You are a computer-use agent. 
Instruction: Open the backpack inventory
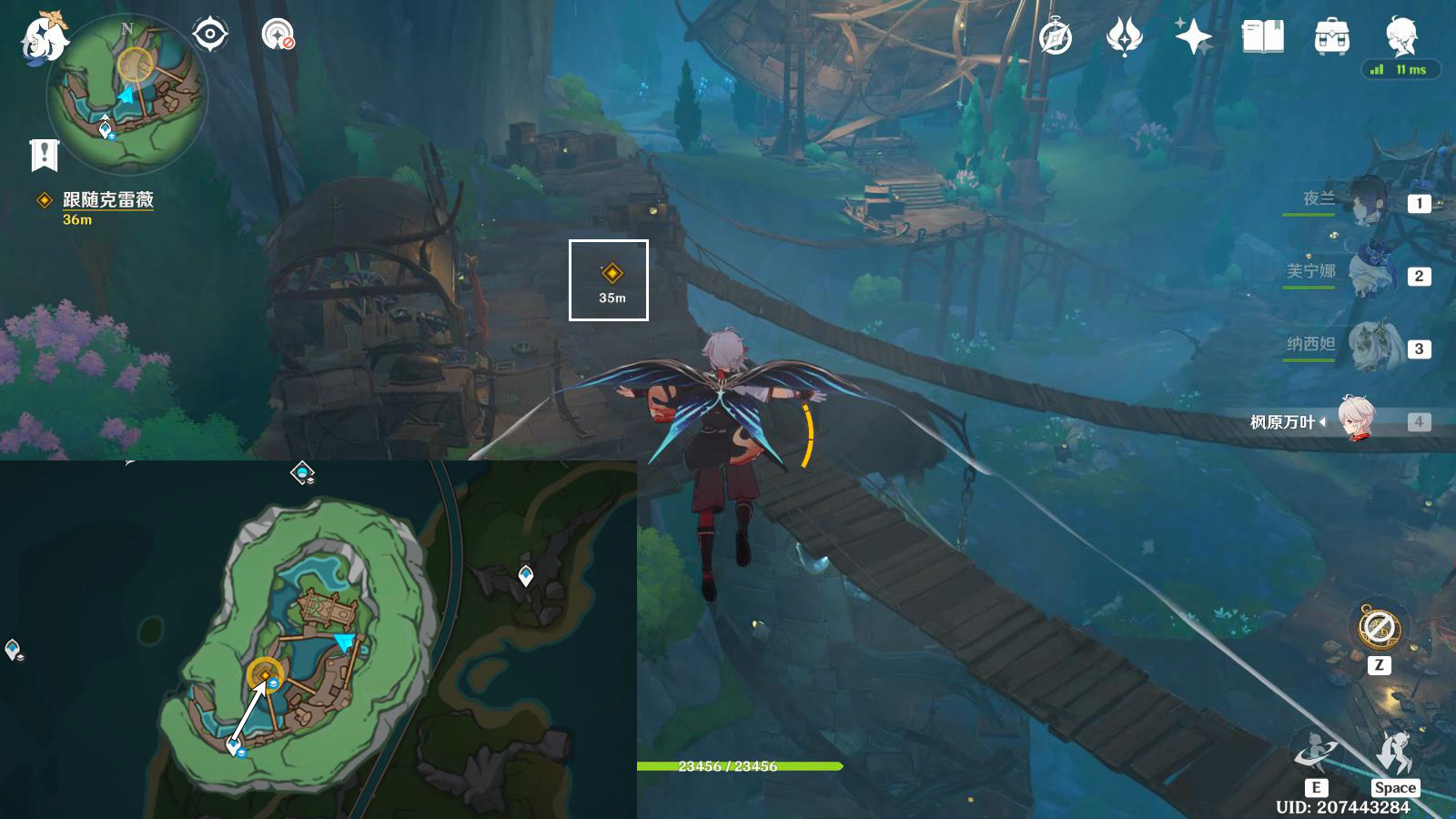click(x=1331, y=37)
